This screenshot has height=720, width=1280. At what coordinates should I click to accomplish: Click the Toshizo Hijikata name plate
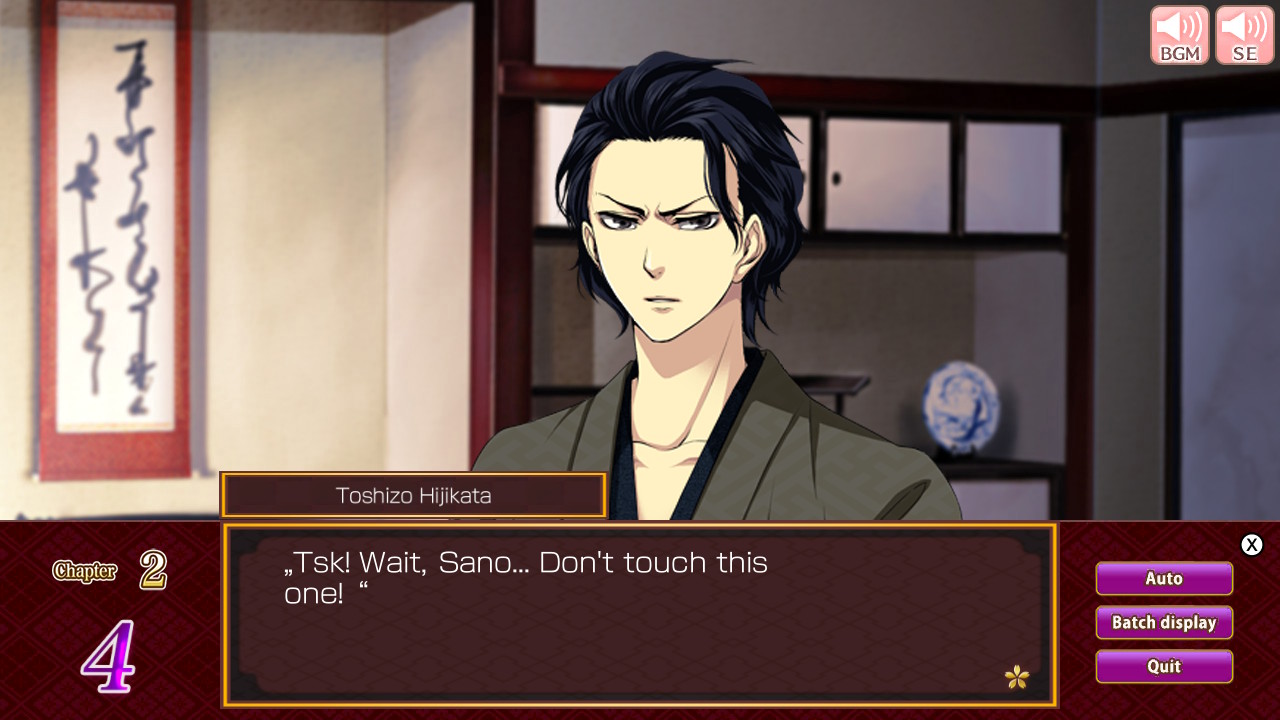tap(414, 495)
